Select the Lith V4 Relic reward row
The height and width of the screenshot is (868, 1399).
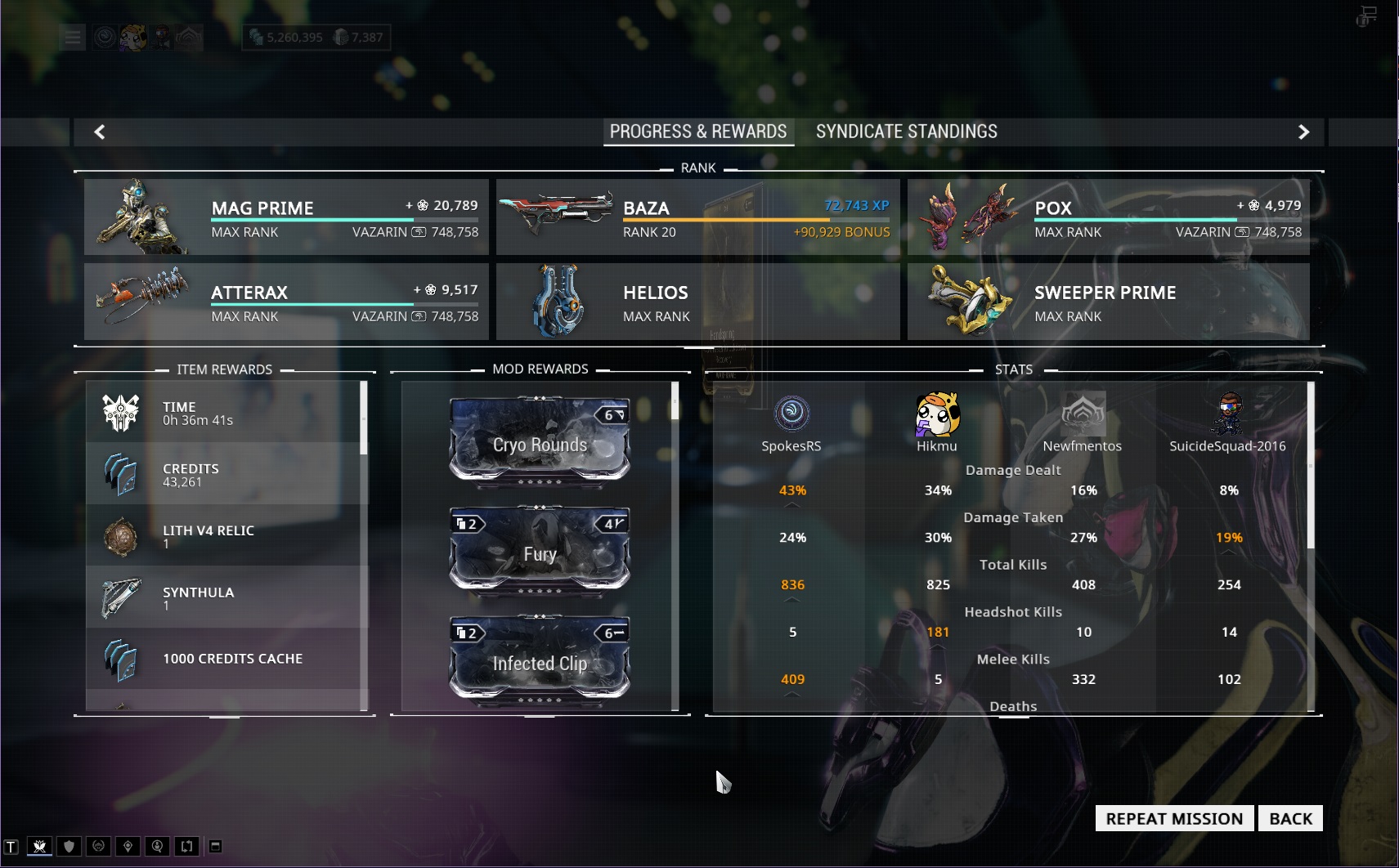(x=226, y=536)
